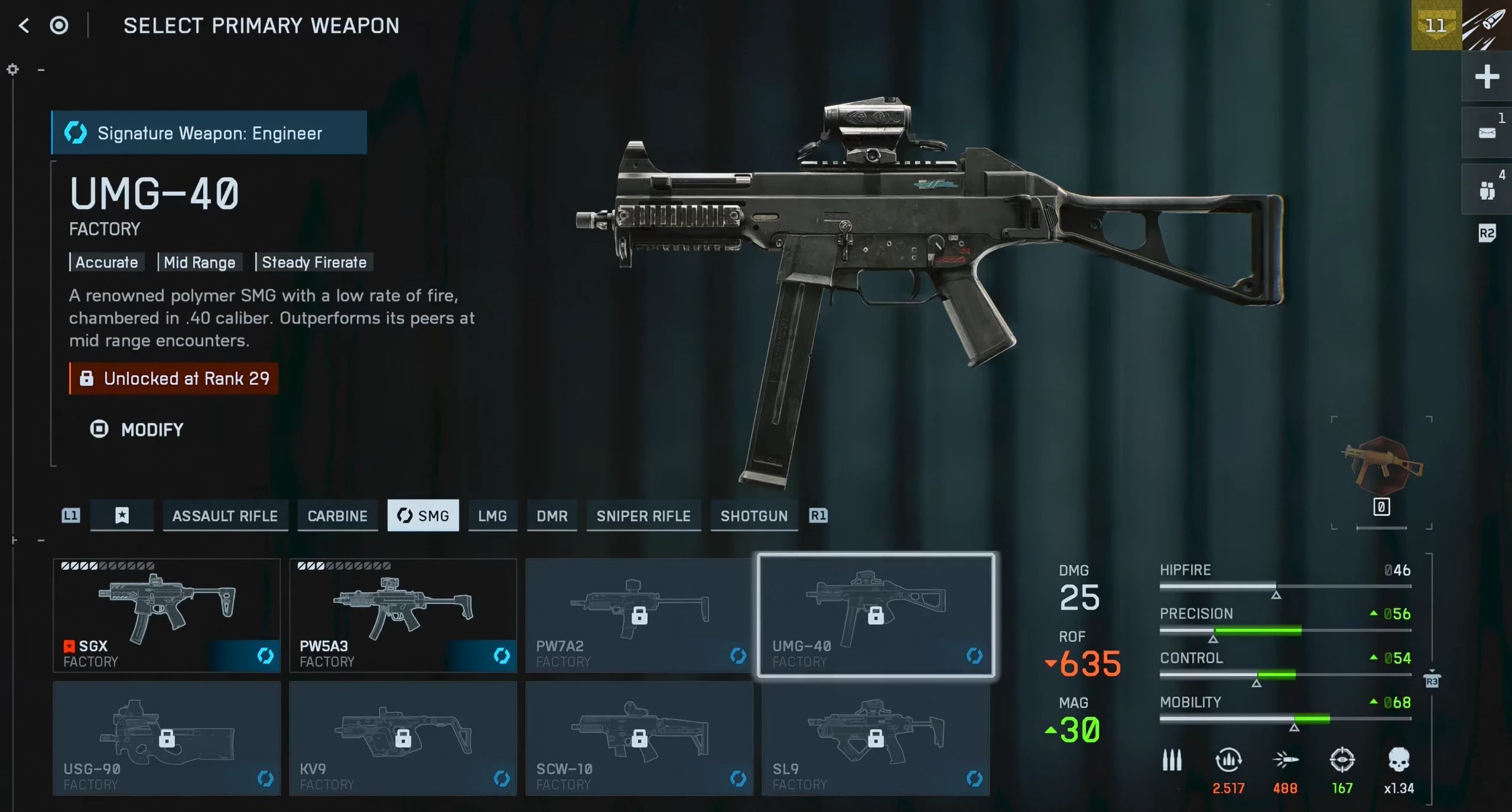Switch to Sniper Rifle tab

click(643, 516)
